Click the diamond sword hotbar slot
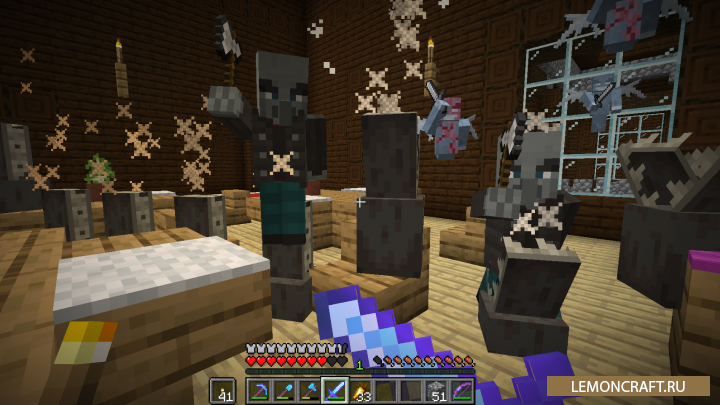Viewport: 720px width, 405px height. pos(334,390)
